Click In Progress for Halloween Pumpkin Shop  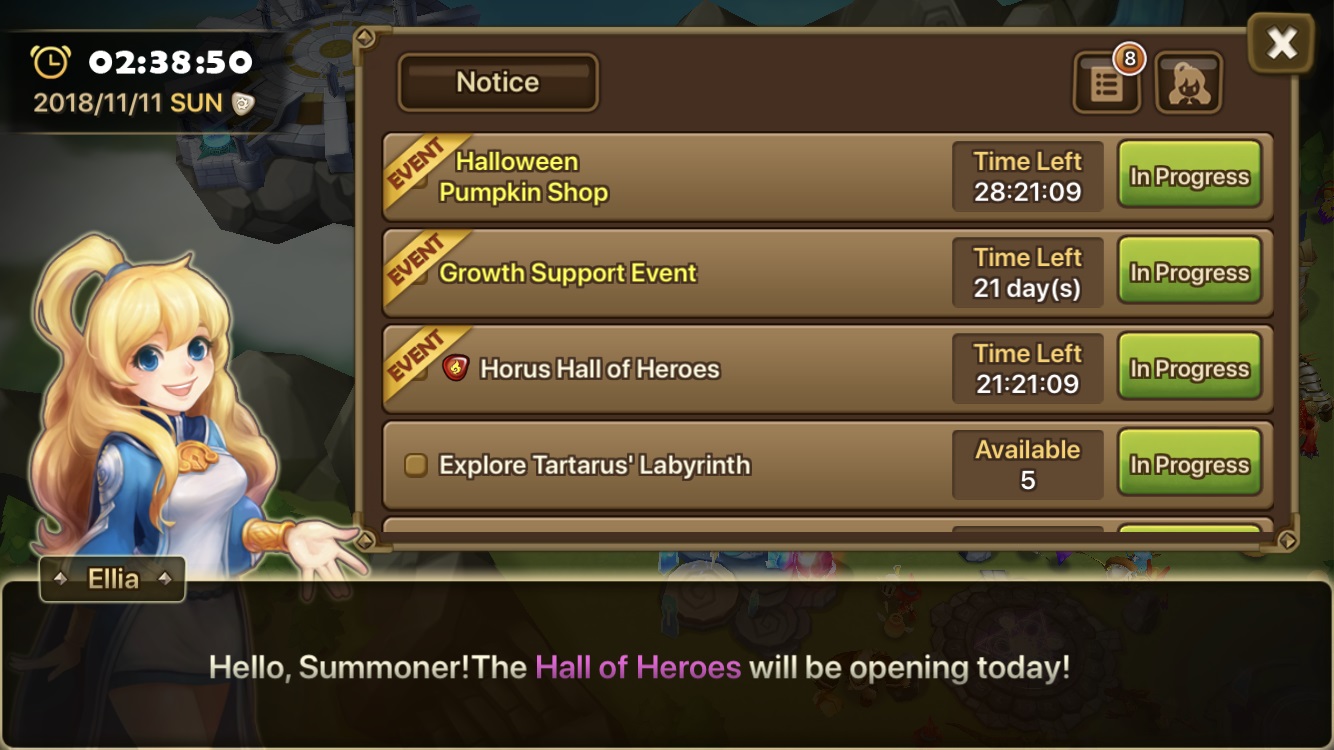click(x=1189, y=177)
